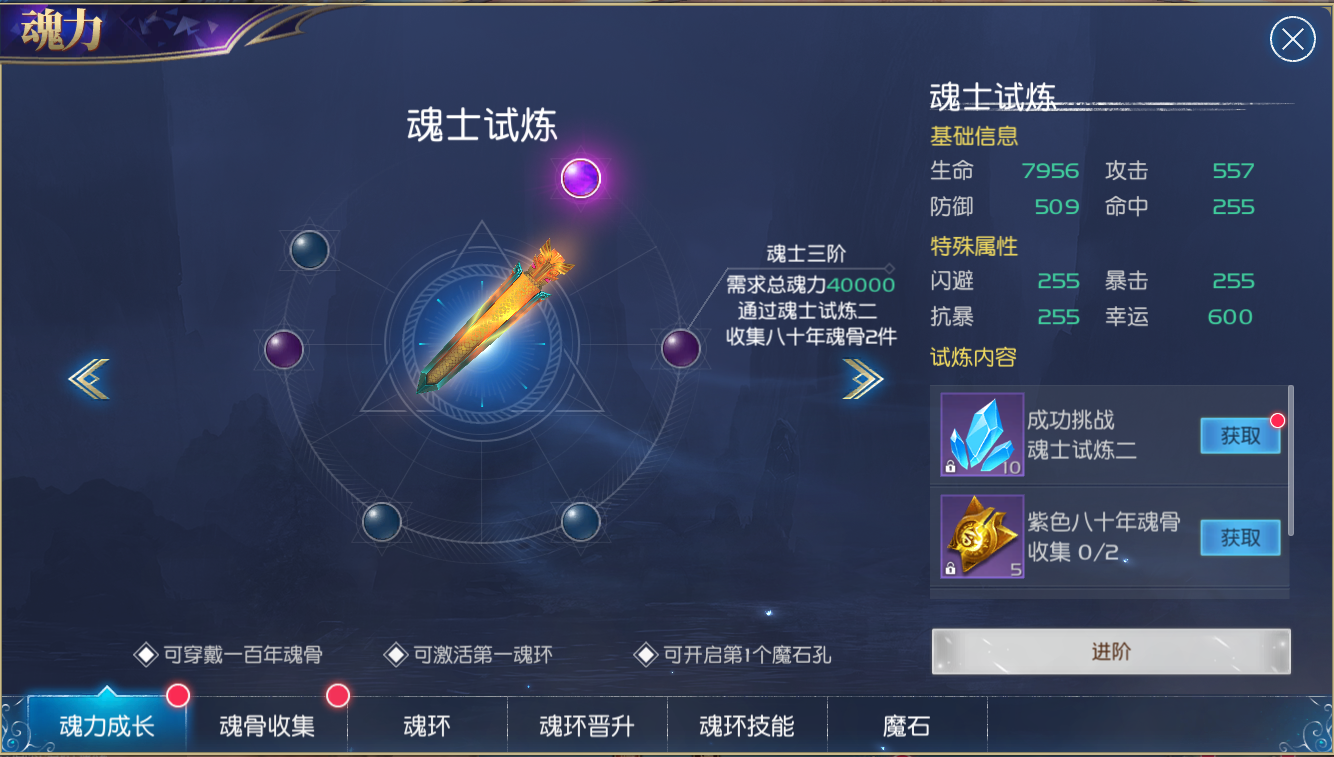Select the blue crystal reward icon
The width and height of the screenshot is (1334, 757).
click(982, 434)
